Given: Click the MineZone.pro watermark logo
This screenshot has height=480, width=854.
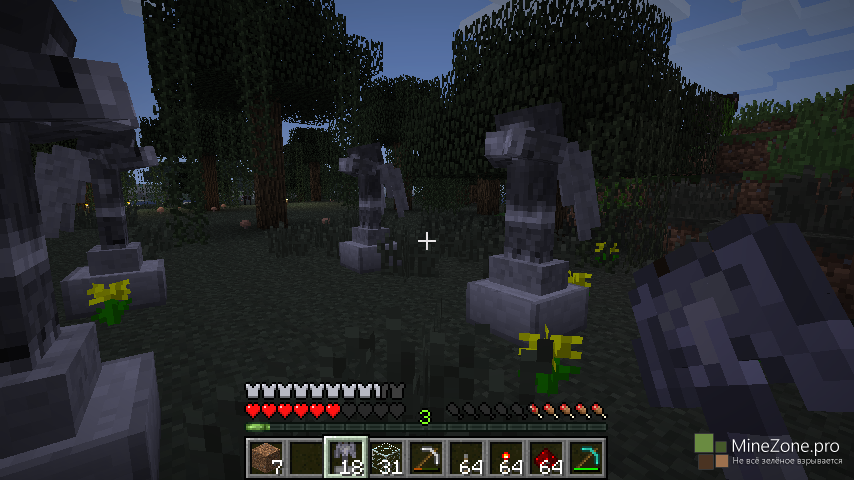Looking at the screenshot, I should coord(711,451).
